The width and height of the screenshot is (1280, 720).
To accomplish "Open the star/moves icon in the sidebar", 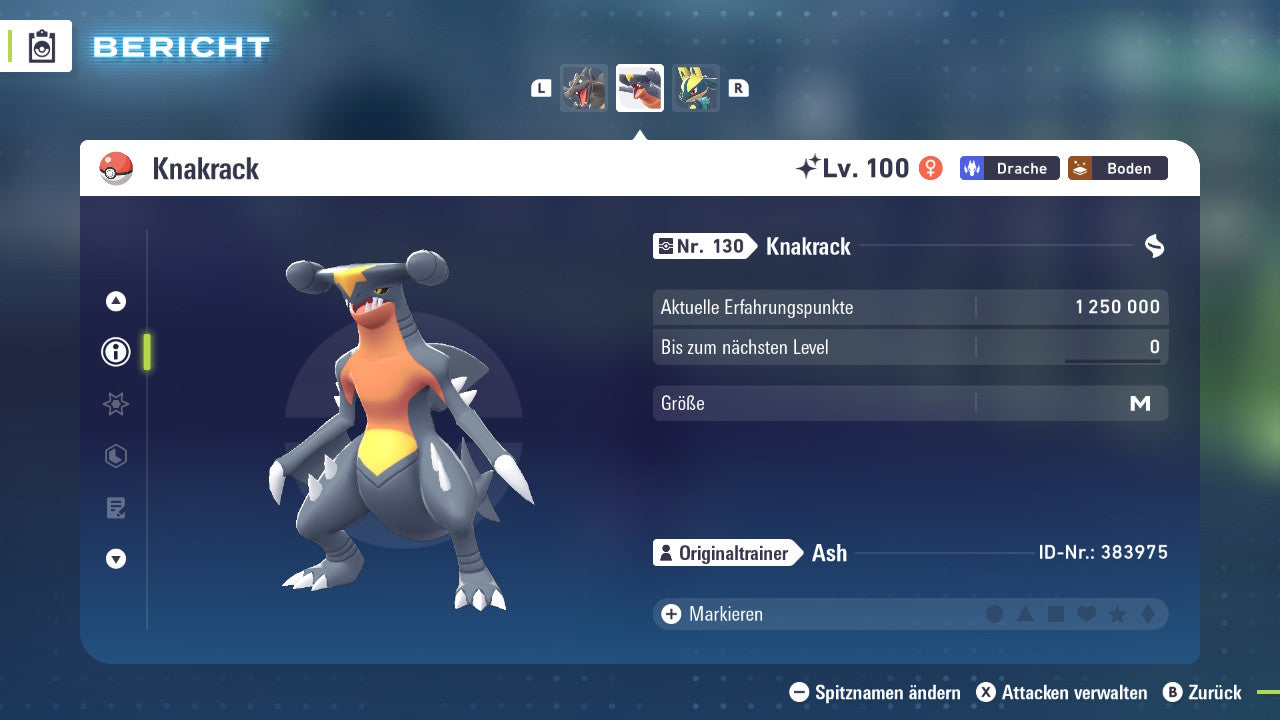I will (x=115, y=404).
